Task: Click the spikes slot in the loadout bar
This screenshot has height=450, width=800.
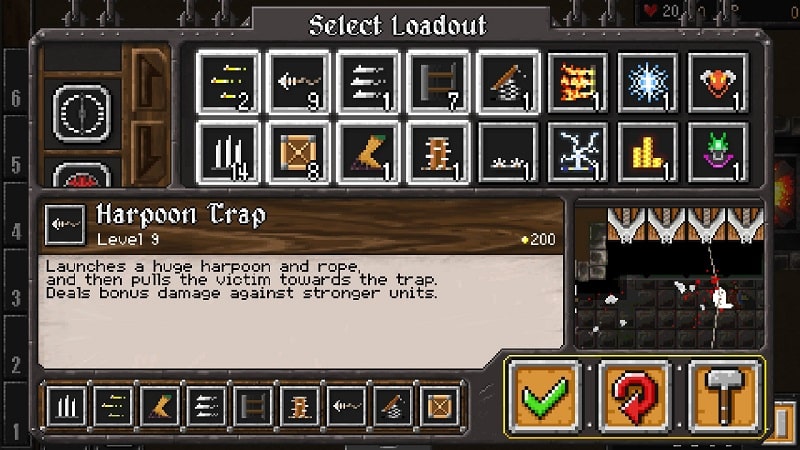Action: [67, 408]
